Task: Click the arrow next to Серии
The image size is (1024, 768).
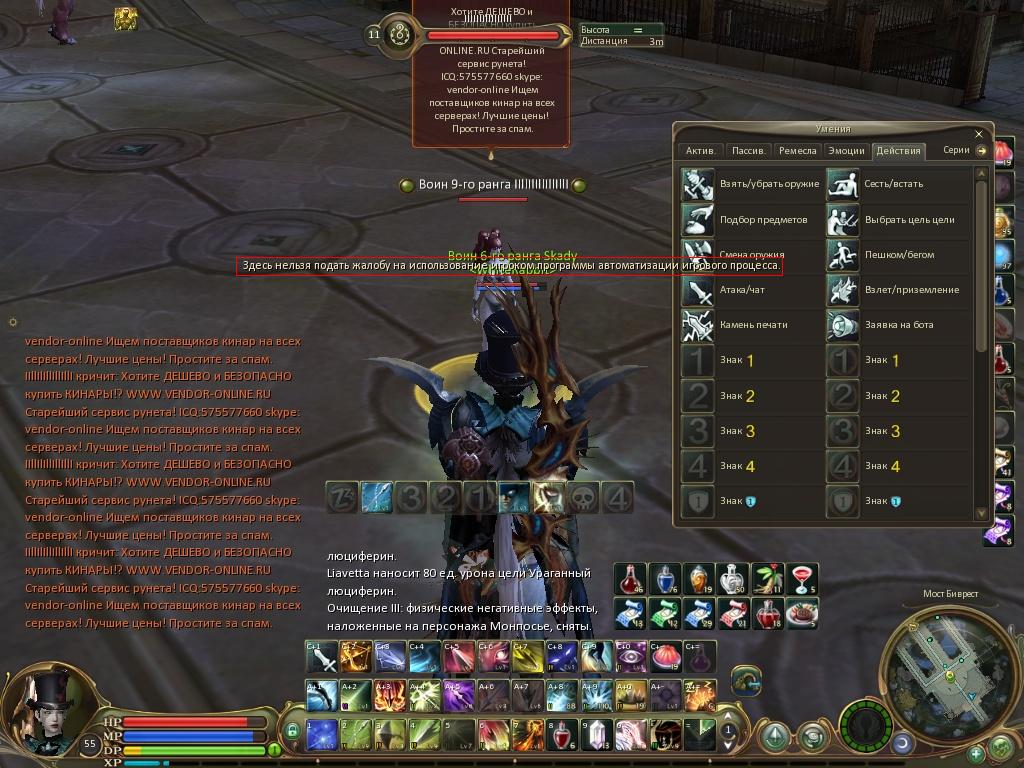Action: click(982, 151)
